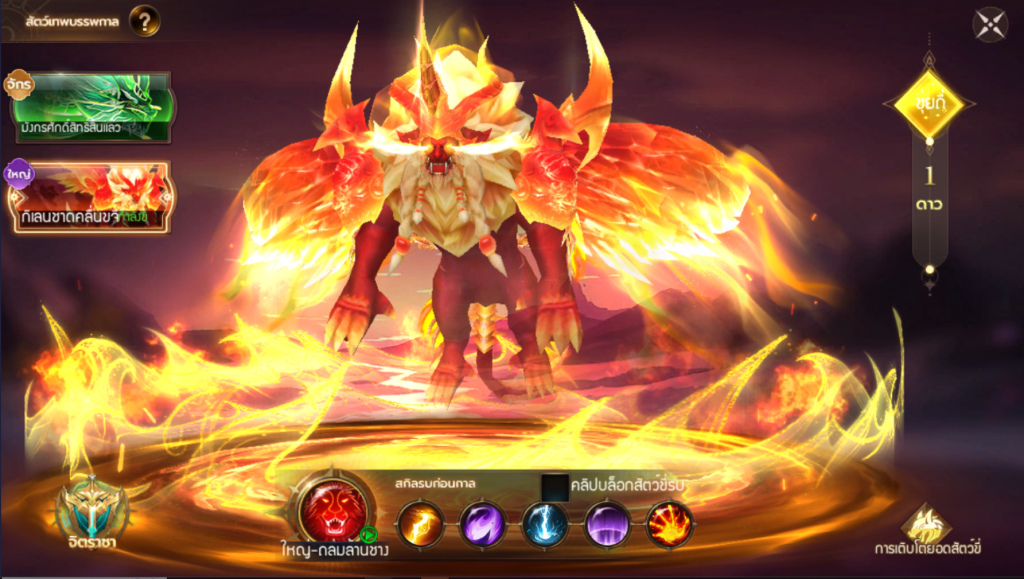Screen dimensions: 1024x579
Task: Select the blue lightning bolt skill icon
Action: click(x=546, y=524)
